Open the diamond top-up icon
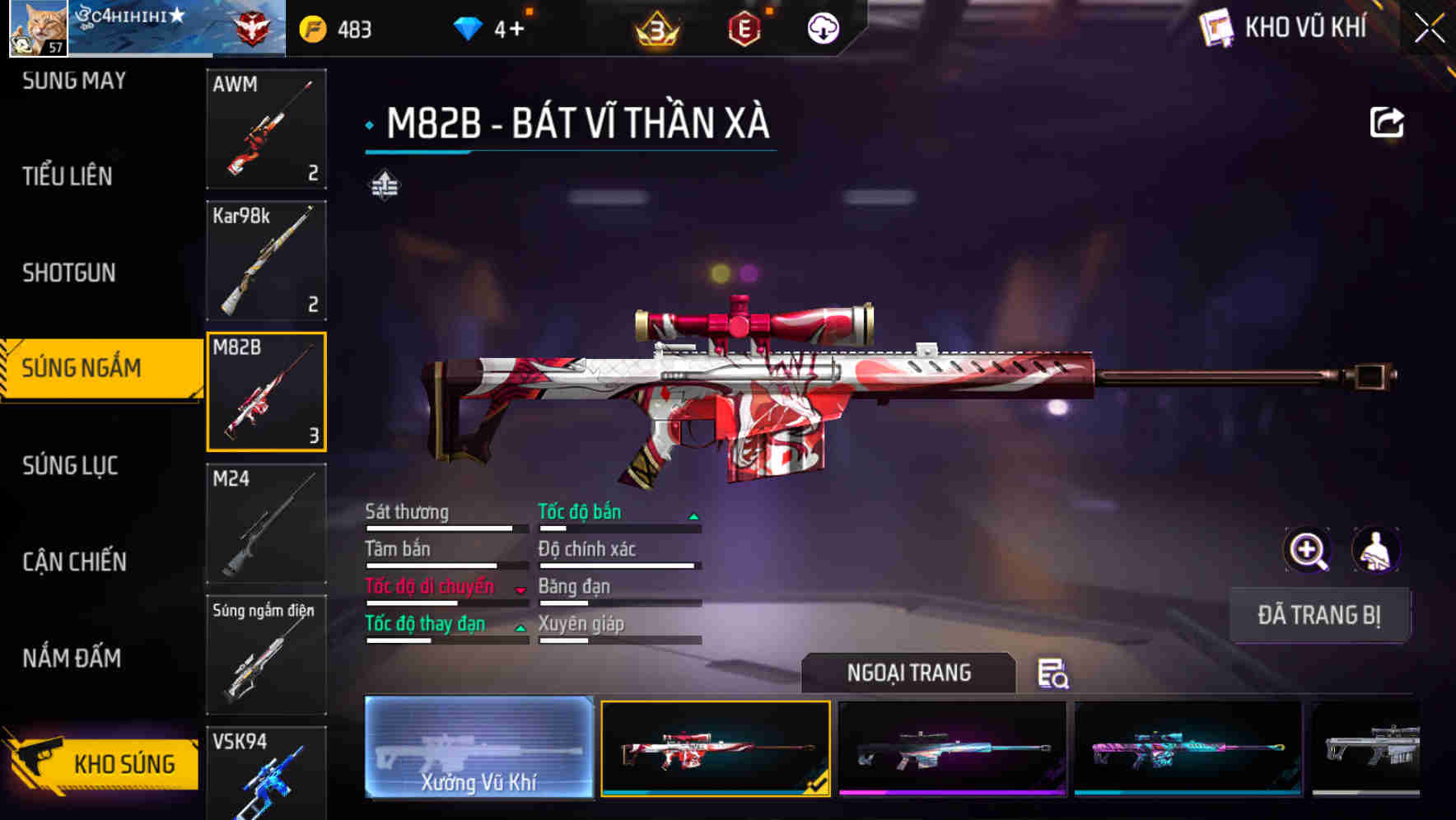This screenshot has height=820, width=1456. [469, 27]
